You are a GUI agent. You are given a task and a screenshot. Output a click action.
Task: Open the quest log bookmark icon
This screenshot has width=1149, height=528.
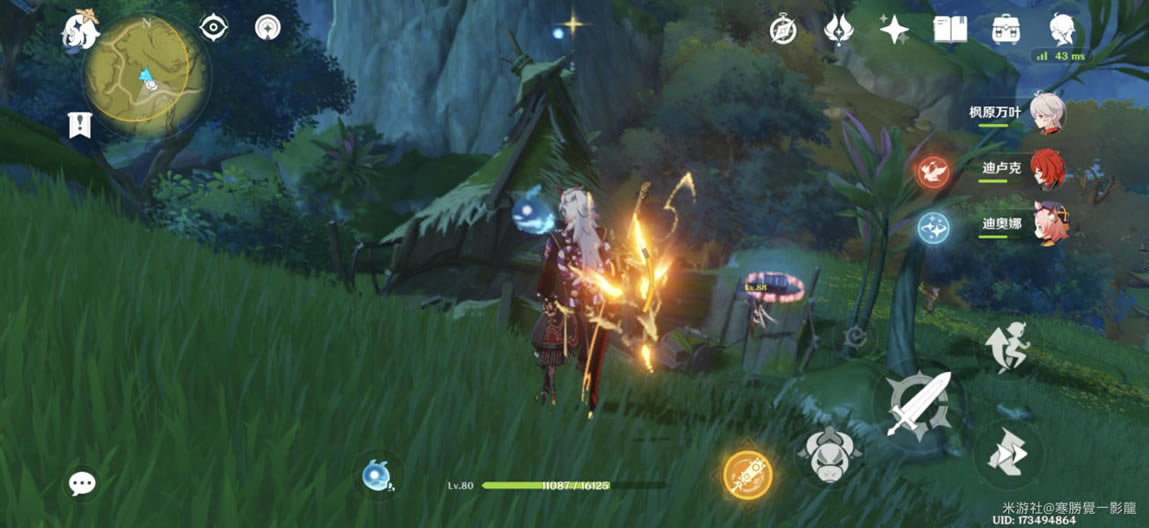[x=79, y=125]
